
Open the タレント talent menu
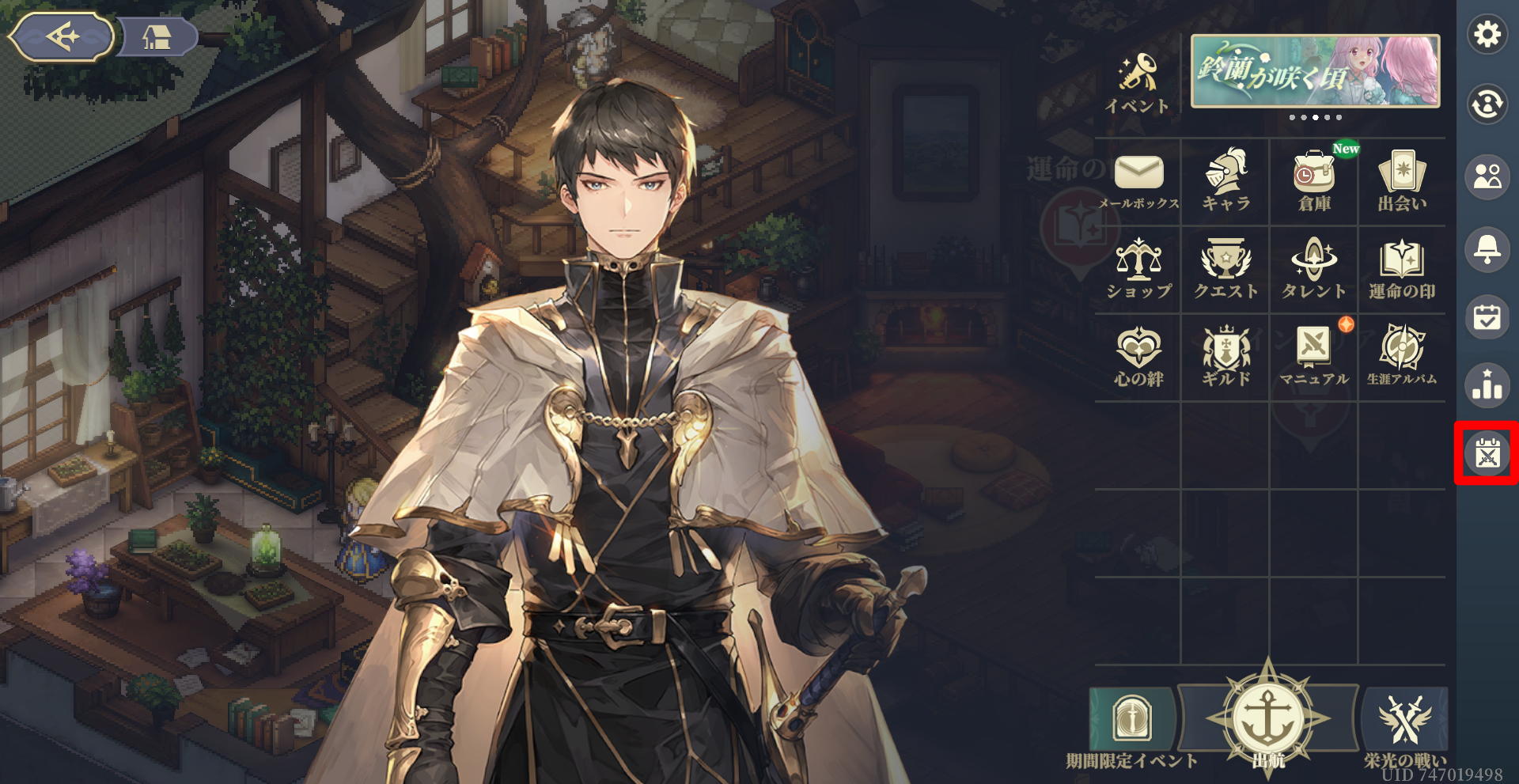point(1314,269)
